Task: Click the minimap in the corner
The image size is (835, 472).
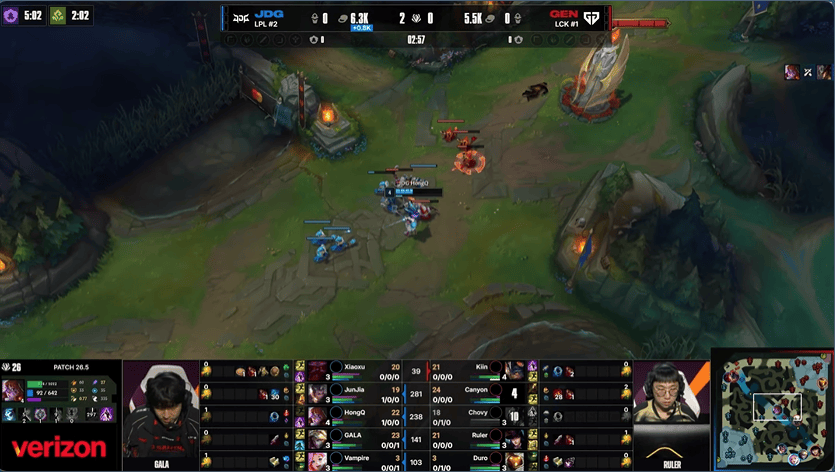Action: [772, 409]
